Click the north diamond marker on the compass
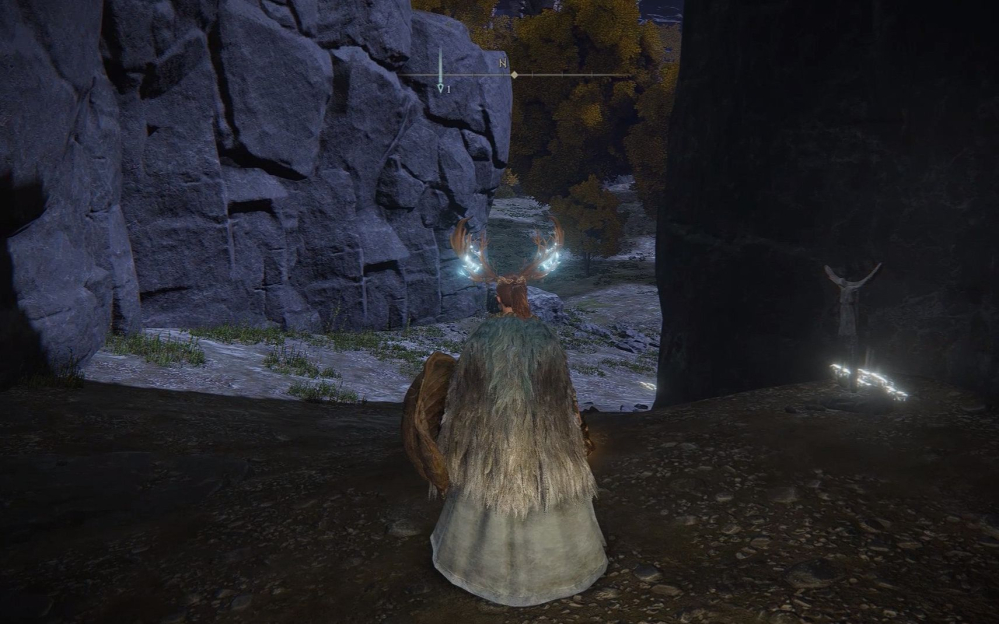 514,74
